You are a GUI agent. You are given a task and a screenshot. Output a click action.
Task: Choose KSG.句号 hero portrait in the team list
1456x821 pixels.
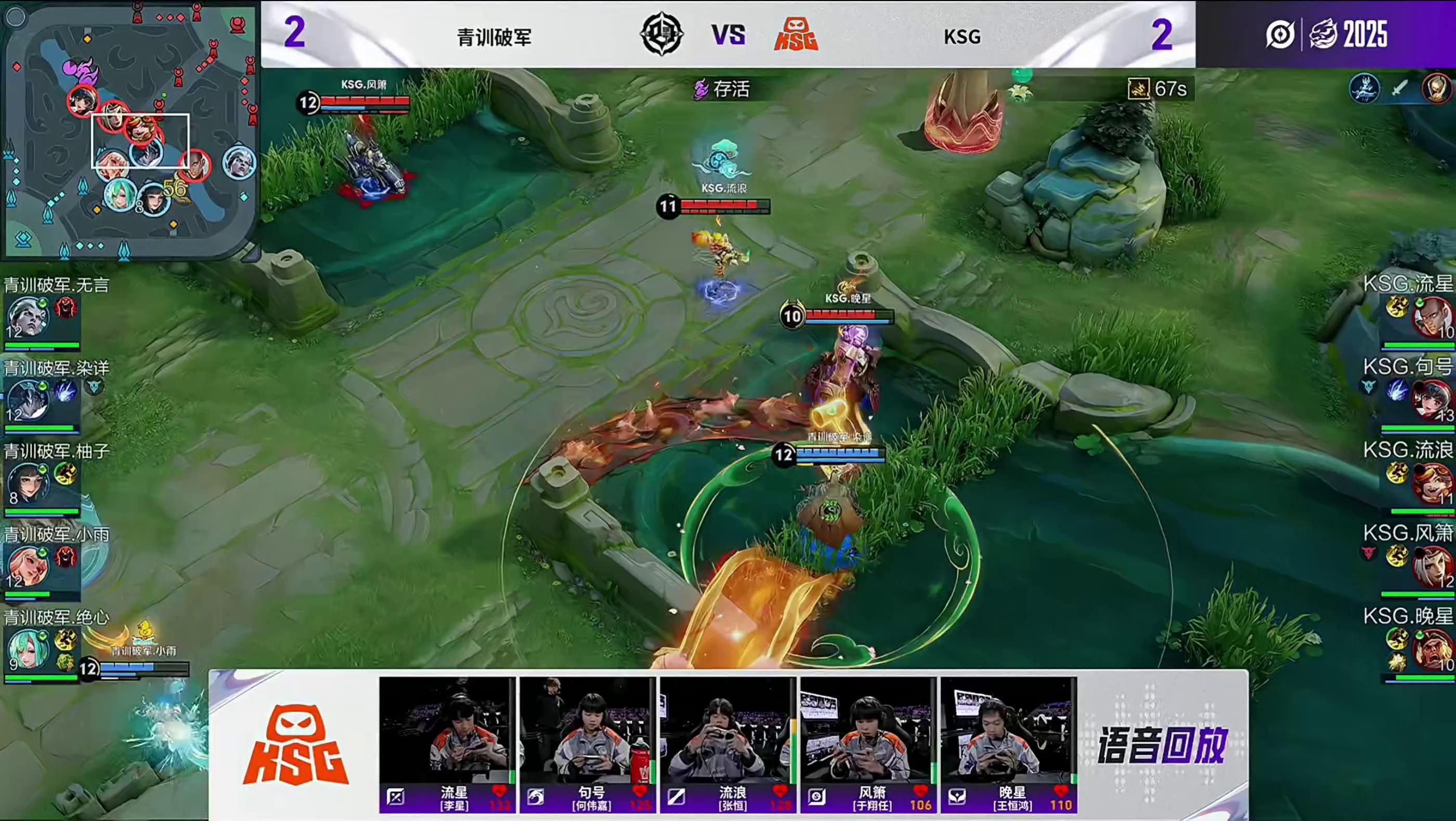click(x=1433, y=400)
